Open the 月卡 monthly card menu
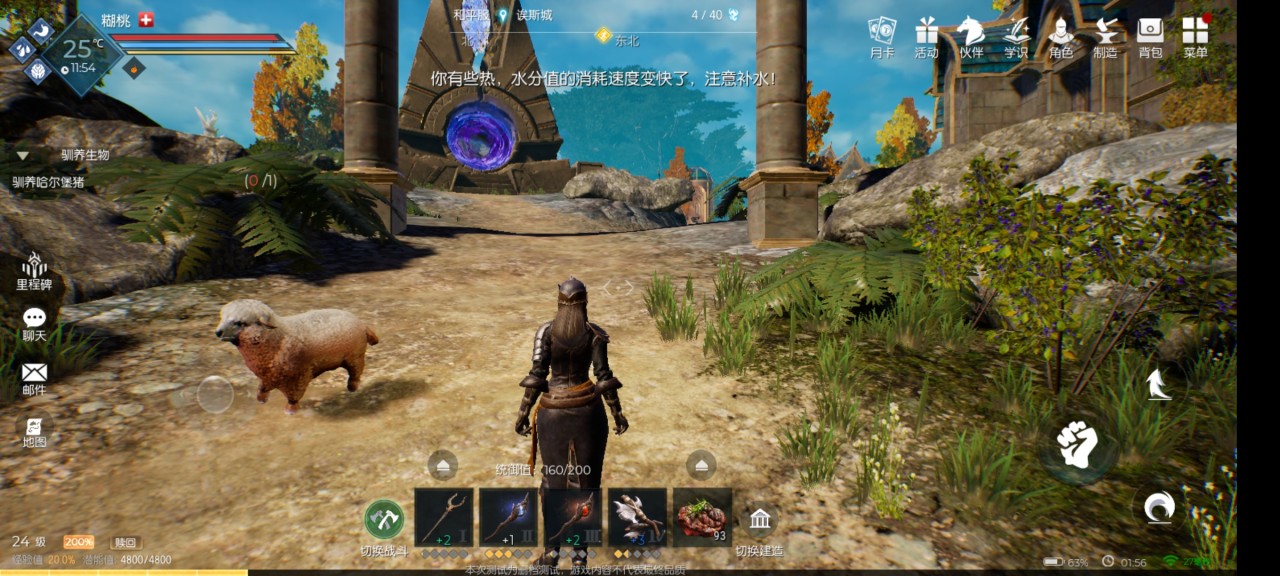 coord(881,34)
